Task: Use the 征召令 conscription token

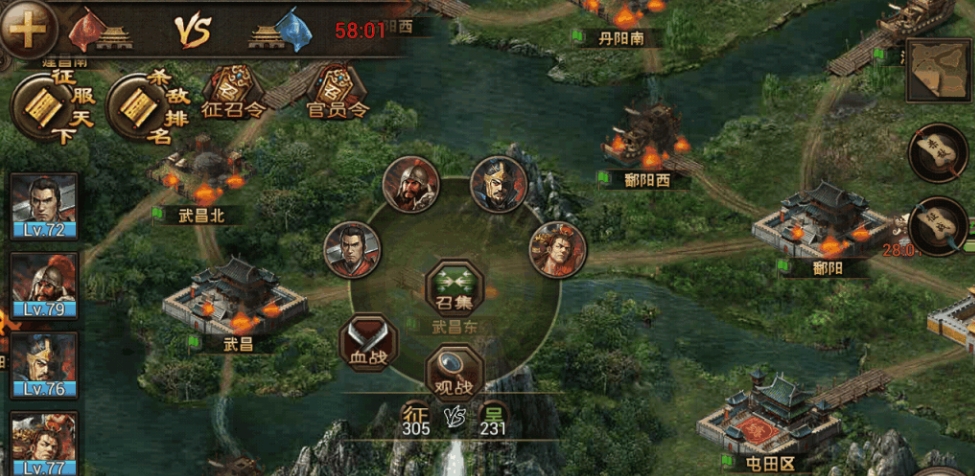Action: [230, 92]
